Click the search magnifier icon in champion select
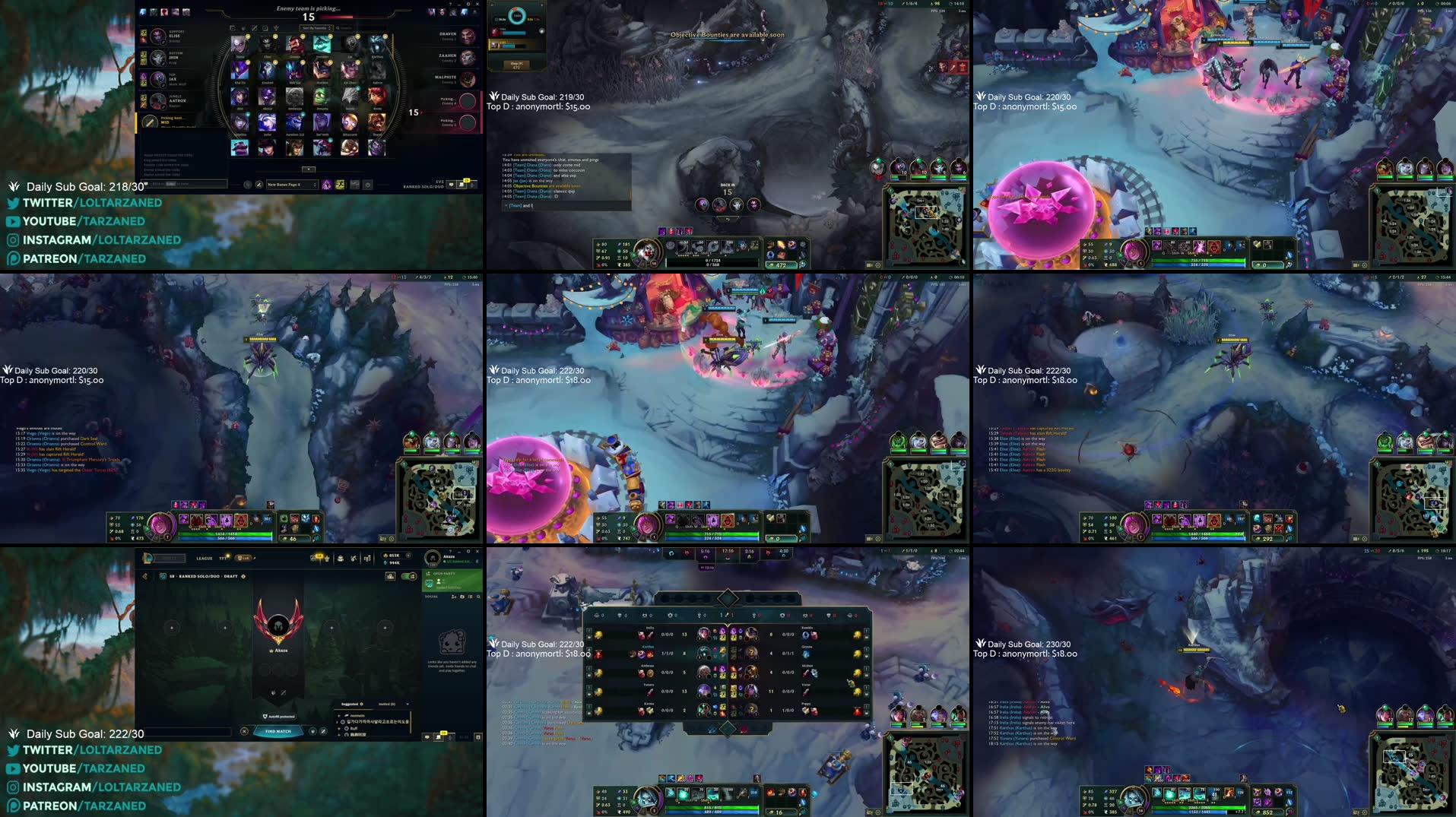The image size is (1456, 817). click(x=338, y=28)
